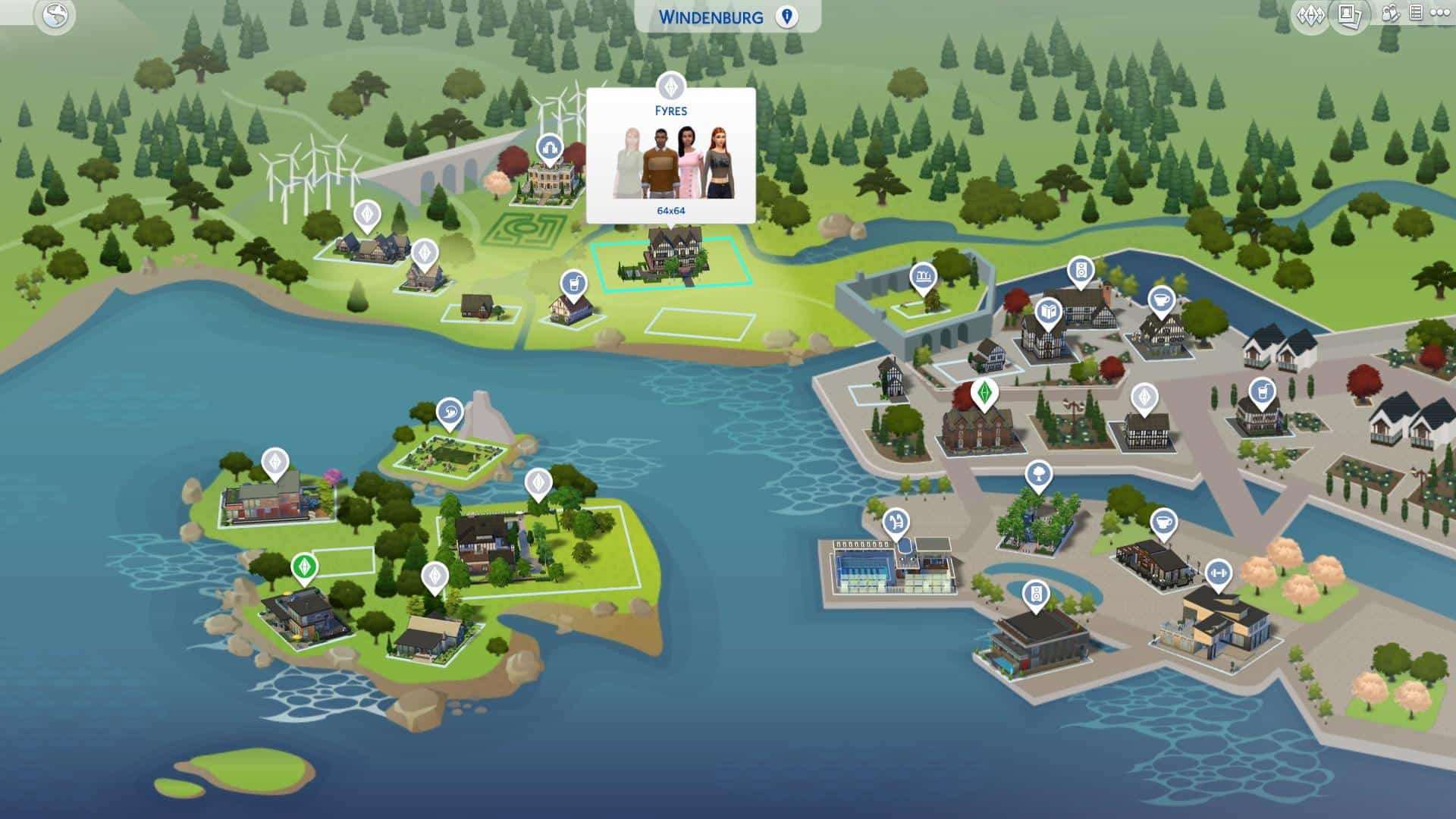This screenshot has height=819, width=1456.
Task: Select the green plumbob marker in town
Action: [x=984, y=393]
